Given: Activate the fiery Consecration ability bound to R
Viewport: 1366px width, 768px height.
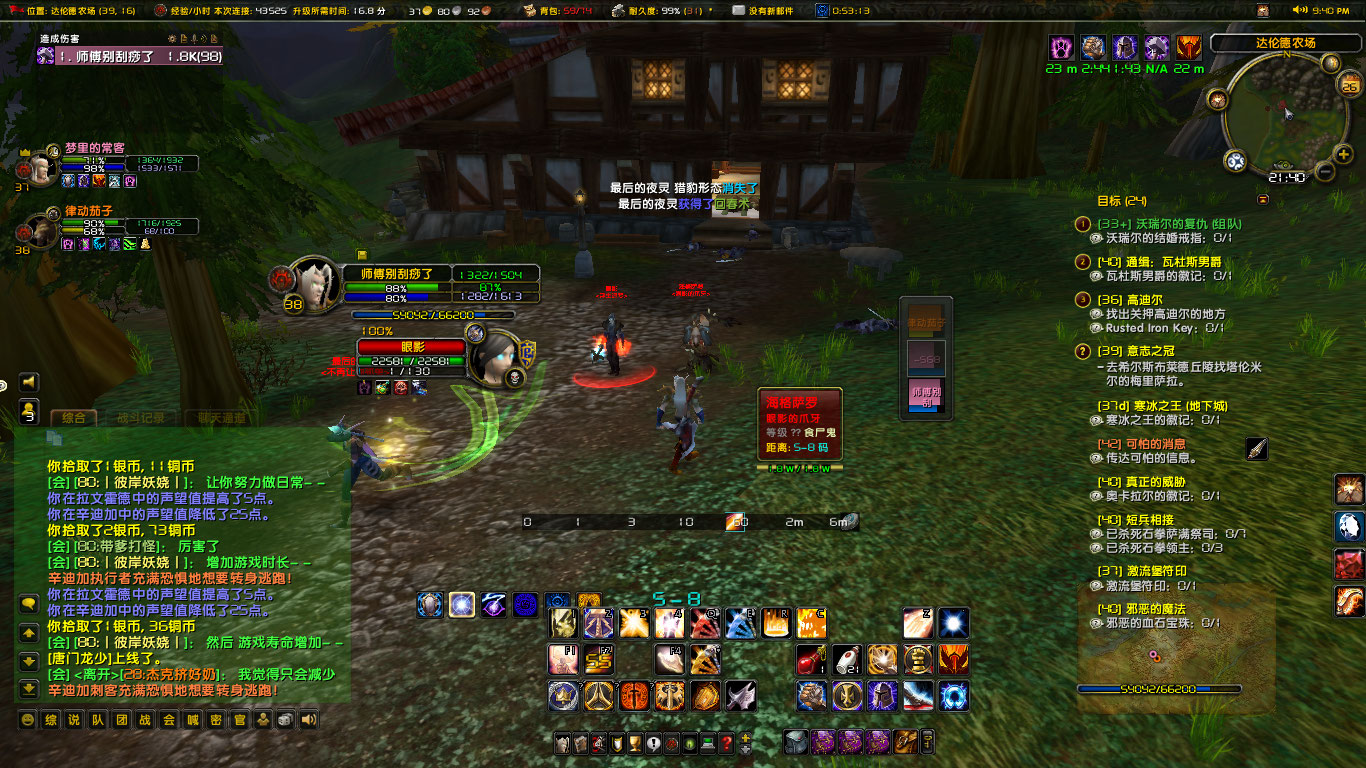Looking at the screenshot, I should [774, 622].
